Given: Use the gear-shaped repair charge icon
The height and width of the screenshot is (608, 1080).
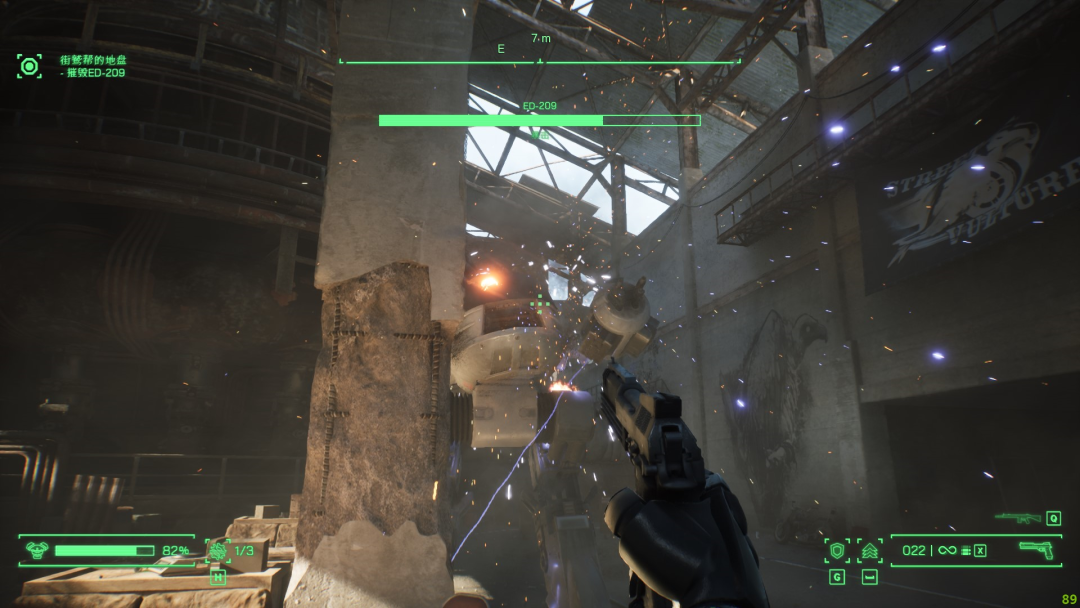Looking at the screenshot, I should [218, 550].
